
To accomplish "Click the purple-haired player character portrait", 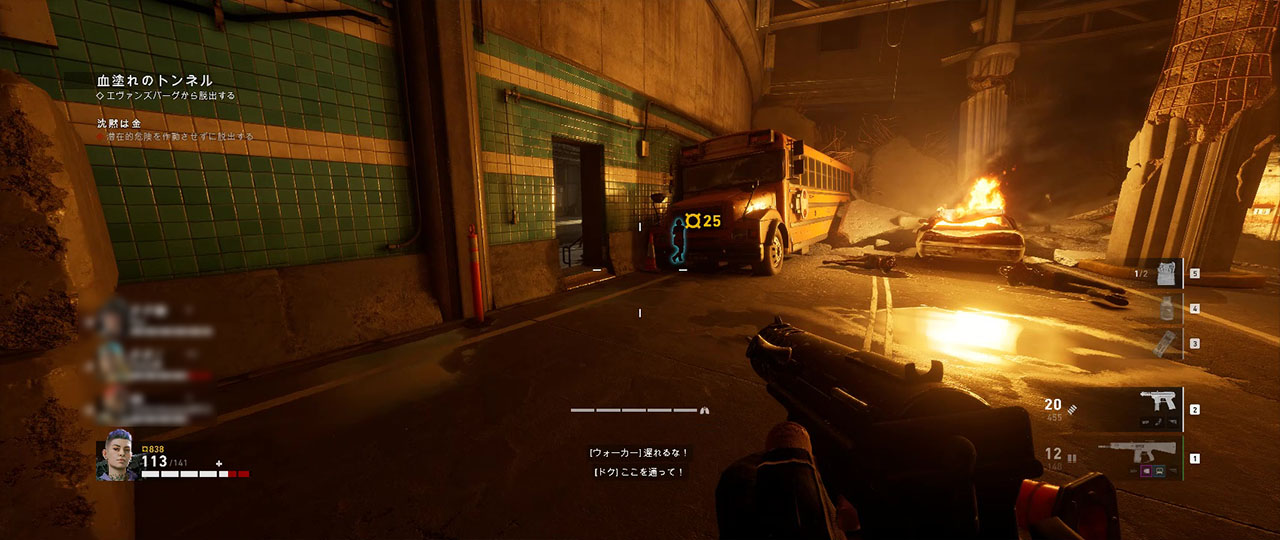I will pyautogui.click(x=116, y=460).
